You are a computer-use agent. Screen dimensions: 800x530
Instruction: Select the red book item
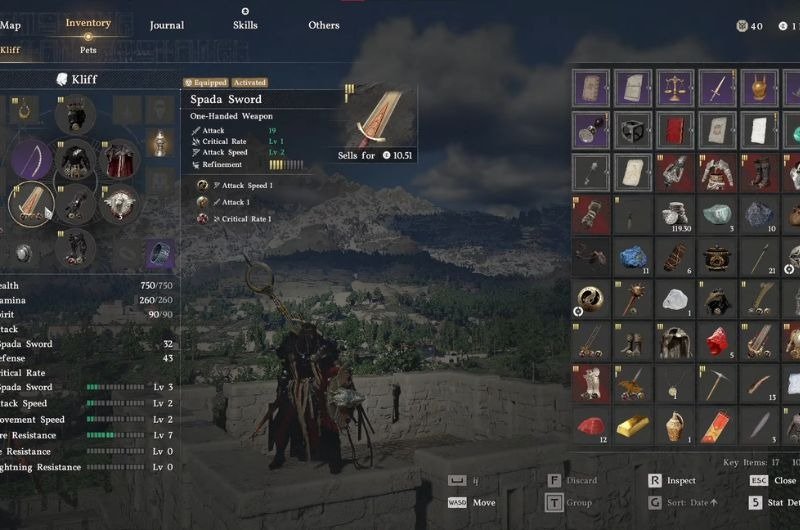point(675,130)
